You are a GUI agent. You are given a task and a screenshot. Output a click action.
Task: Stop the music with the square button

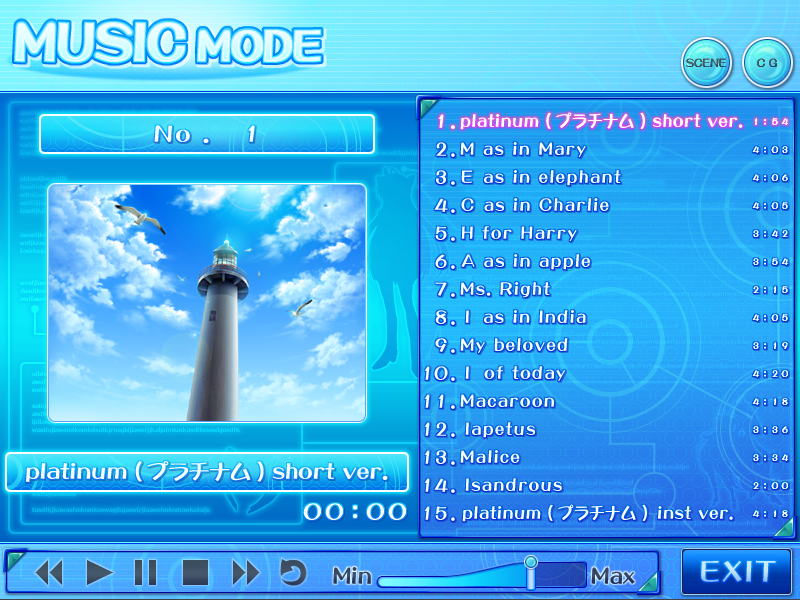195,573
